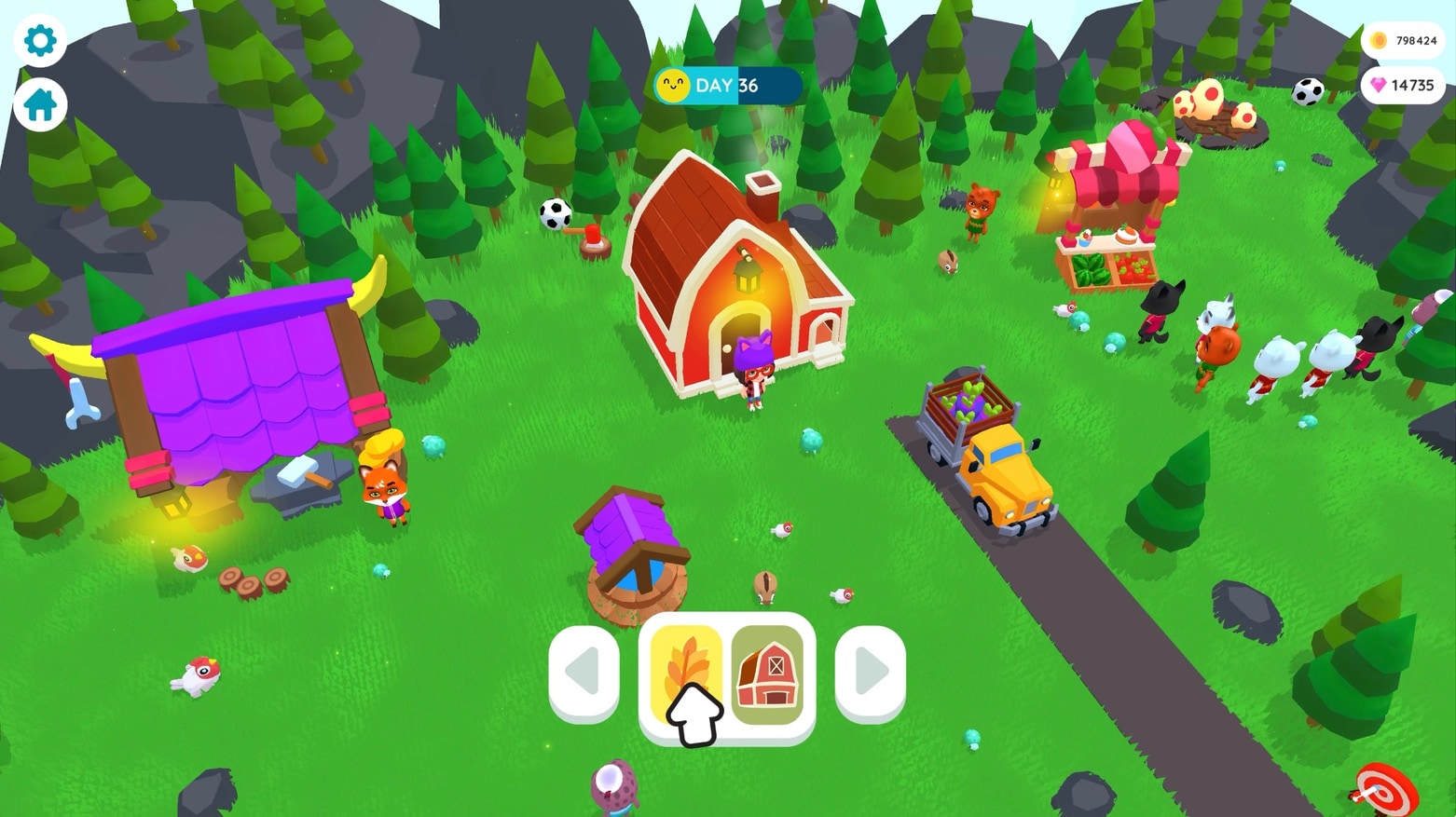Open the settings gear

(x=39, y=40)
